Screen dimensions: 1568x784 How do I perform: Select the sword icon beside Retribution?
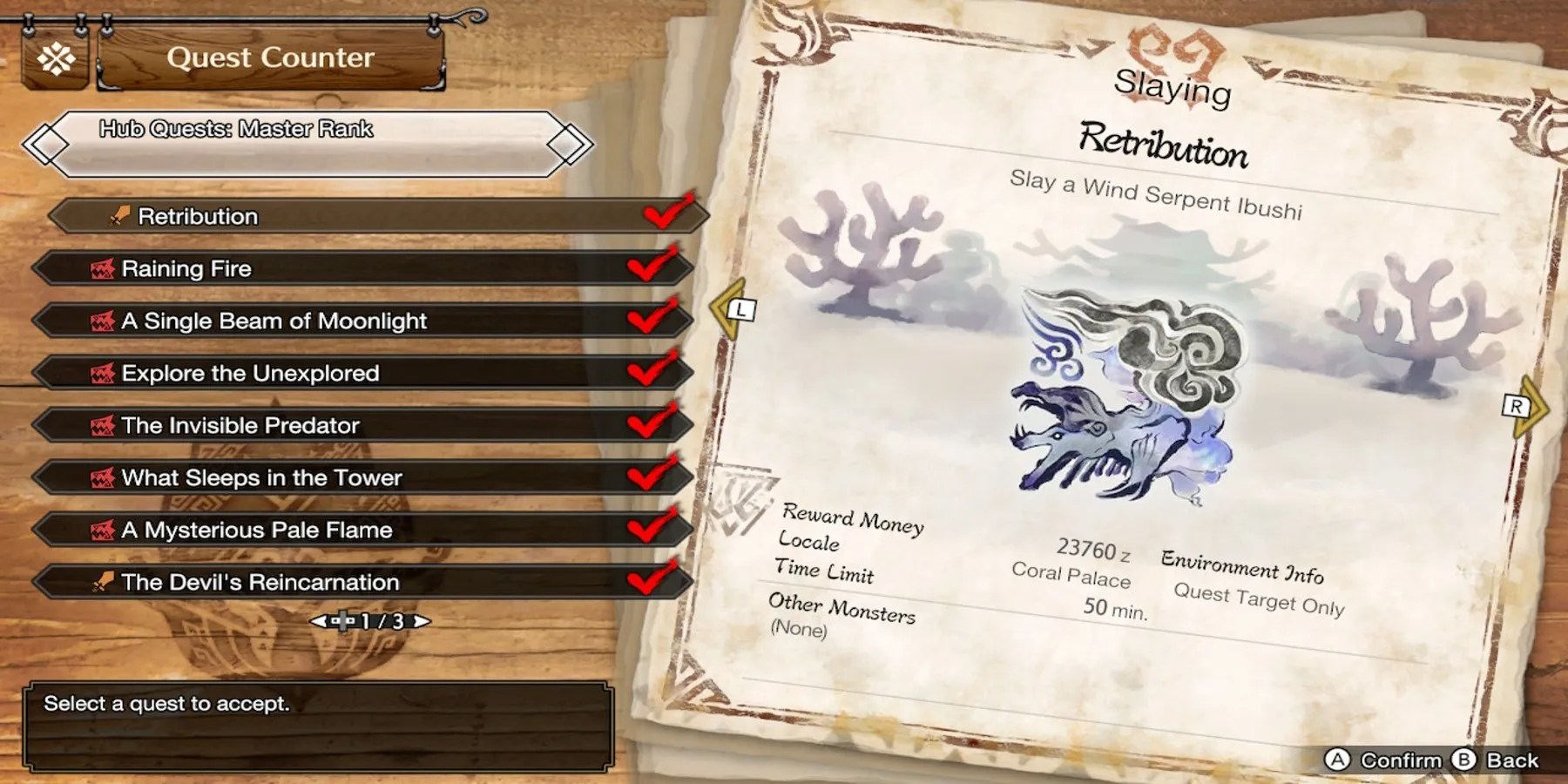tap(120, 214)
